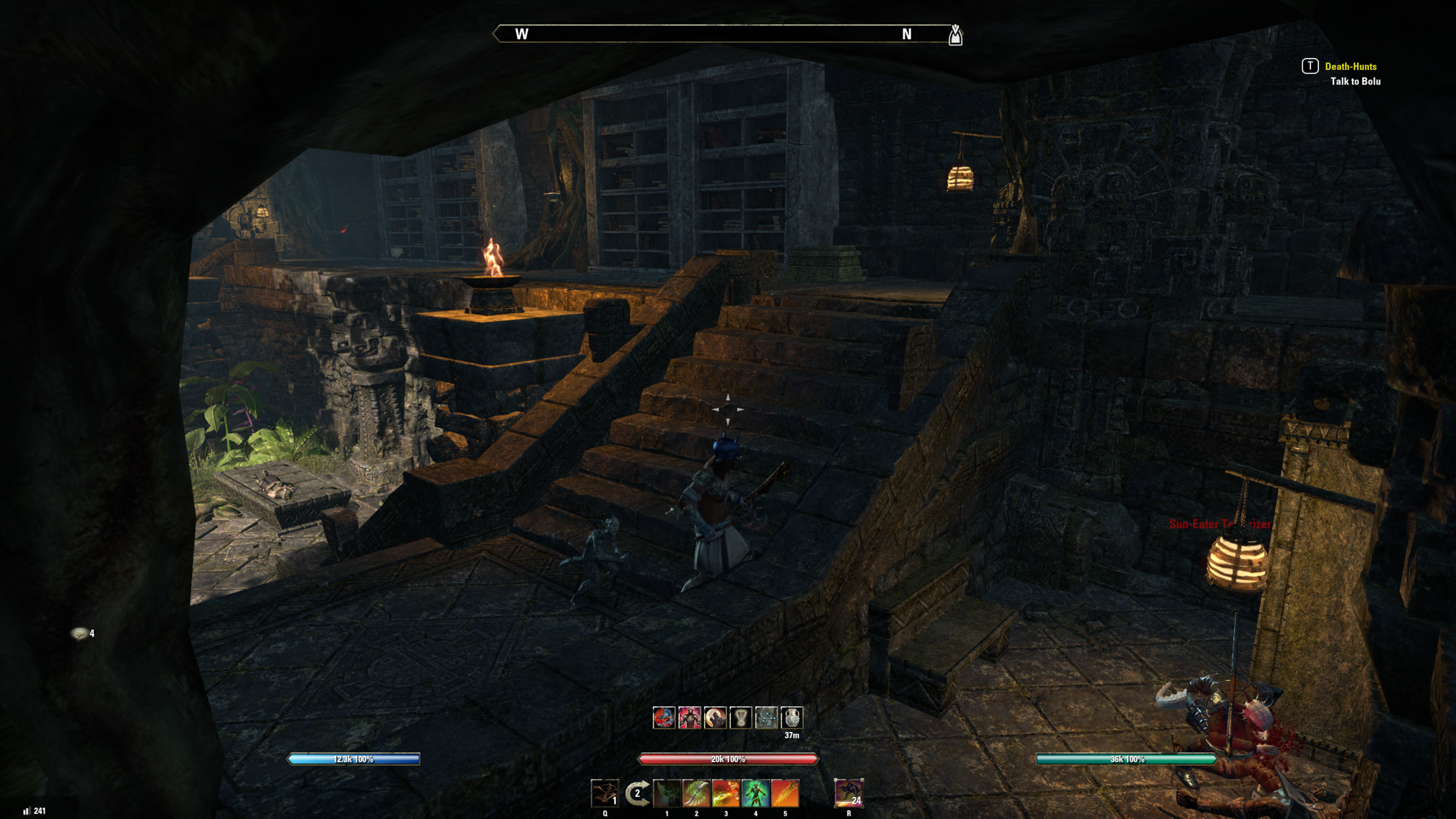The image size is (1456, 819).
Task: Trigger the hooded figure ultimate ability
Action: [848, 793]
